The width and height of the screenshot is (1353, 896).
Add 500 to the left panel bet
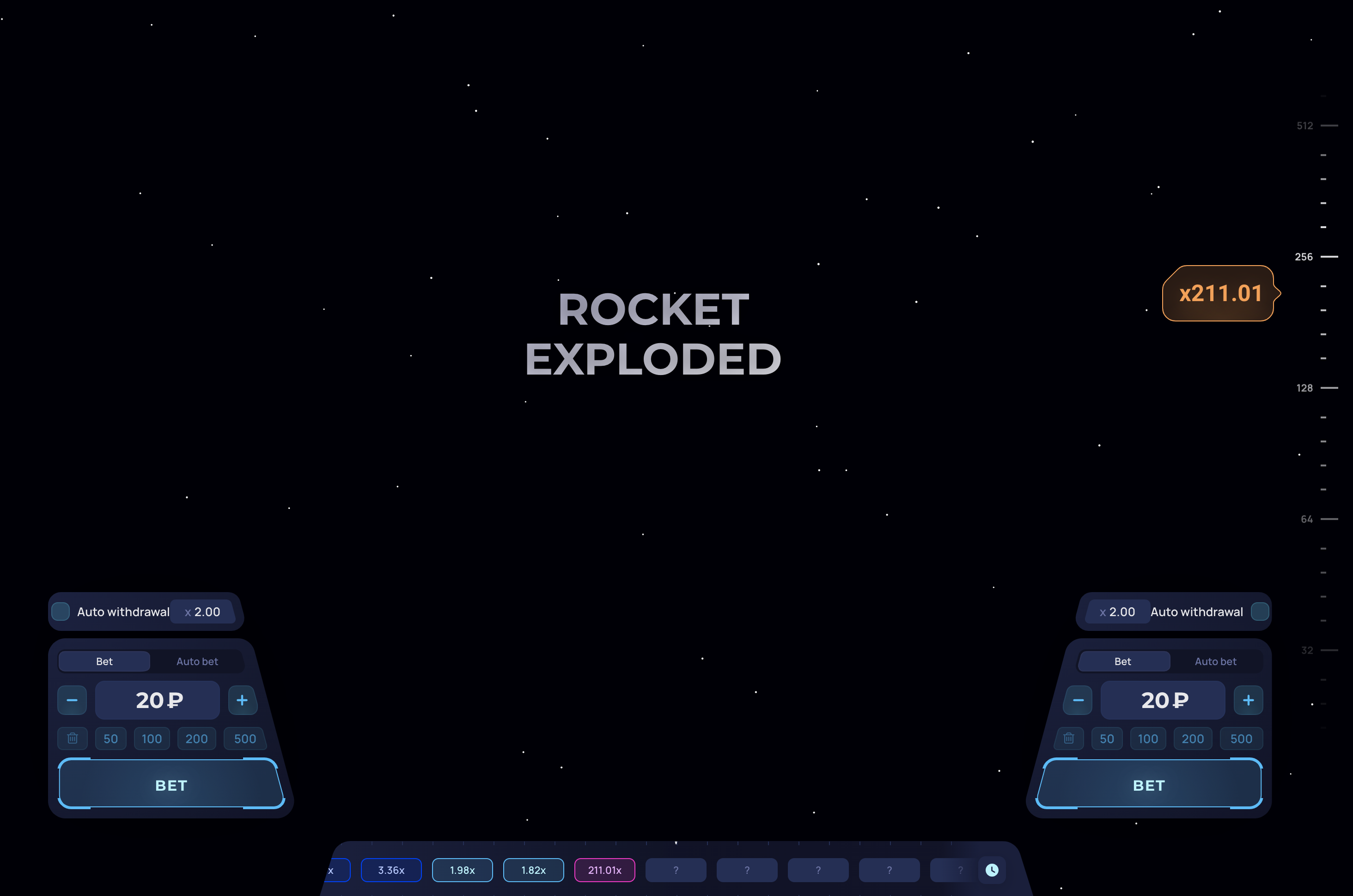(244, 739)
